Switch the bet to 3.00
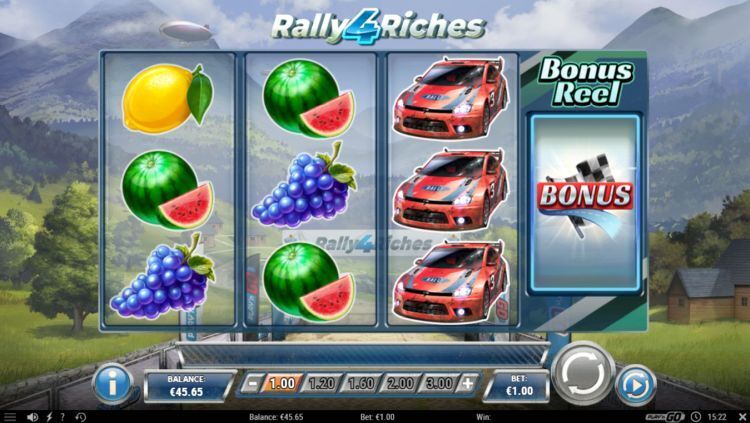 coord(438,383)
